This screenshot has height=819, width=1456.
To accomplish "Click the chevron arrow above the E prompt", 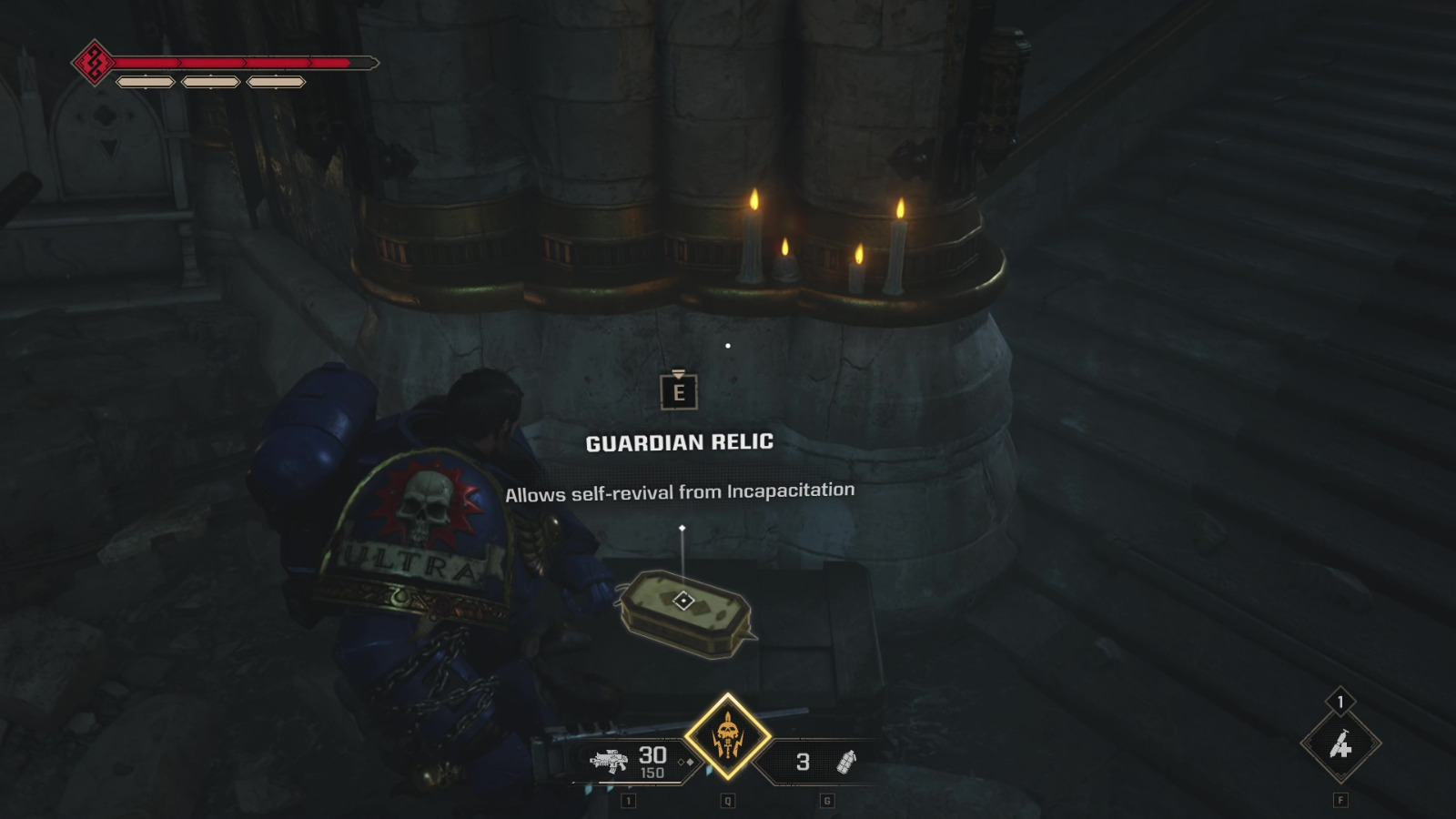I will click(677, 371).
